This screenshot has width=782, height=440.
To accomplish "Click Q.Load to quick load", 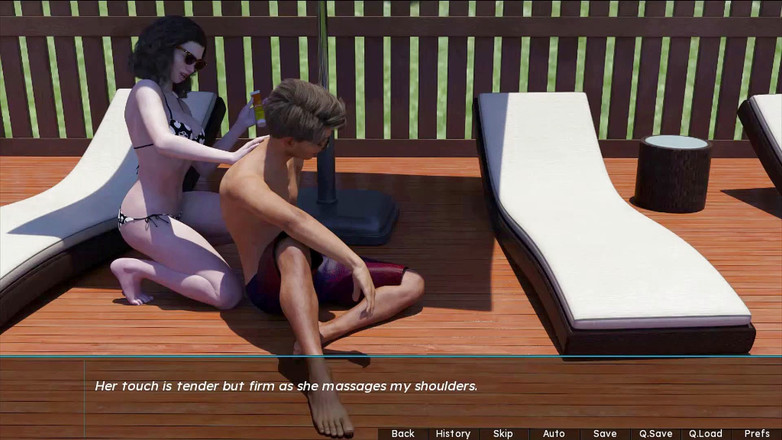I will (706, 433).
